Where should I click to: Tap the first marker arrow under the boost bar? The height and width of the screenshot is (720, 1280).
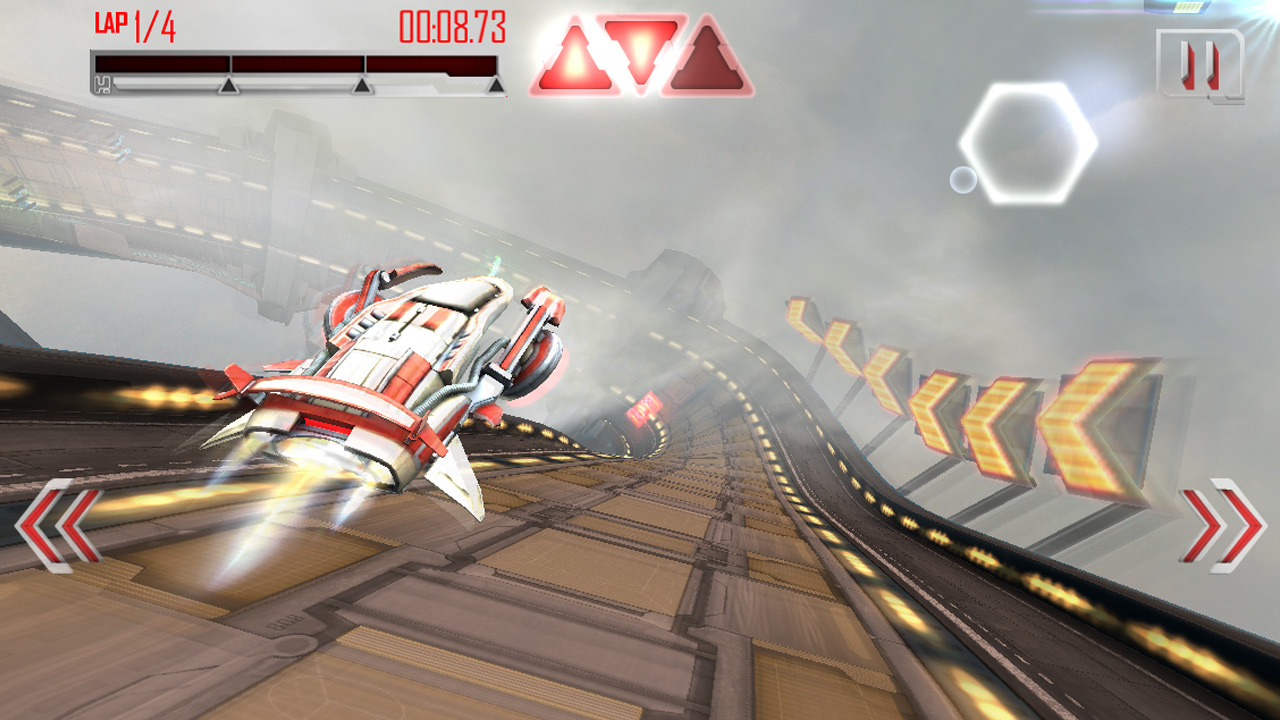click(230, 86)
